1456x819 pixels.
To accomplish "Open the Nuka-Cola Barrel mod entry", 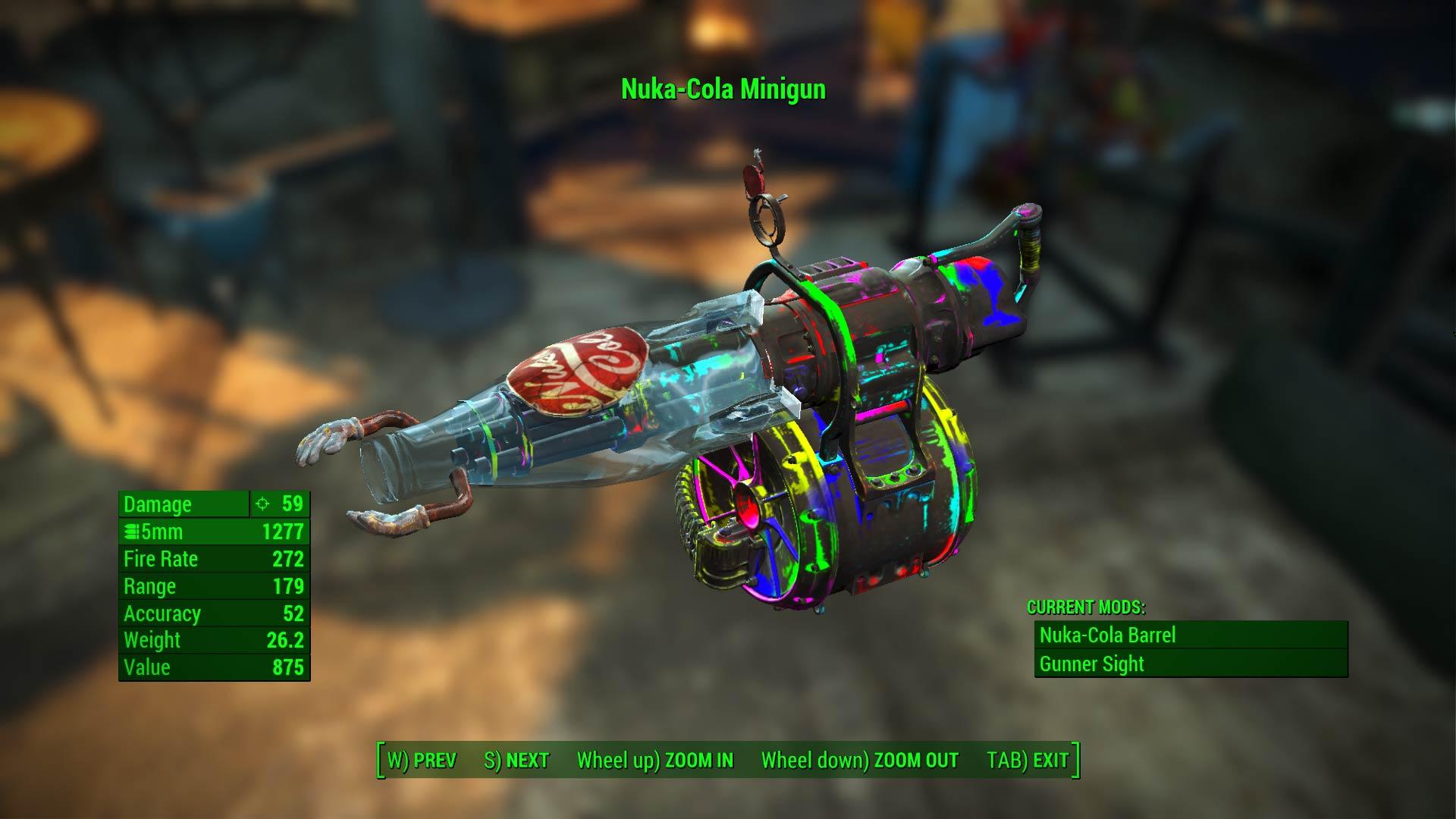I will (1107, 635).
